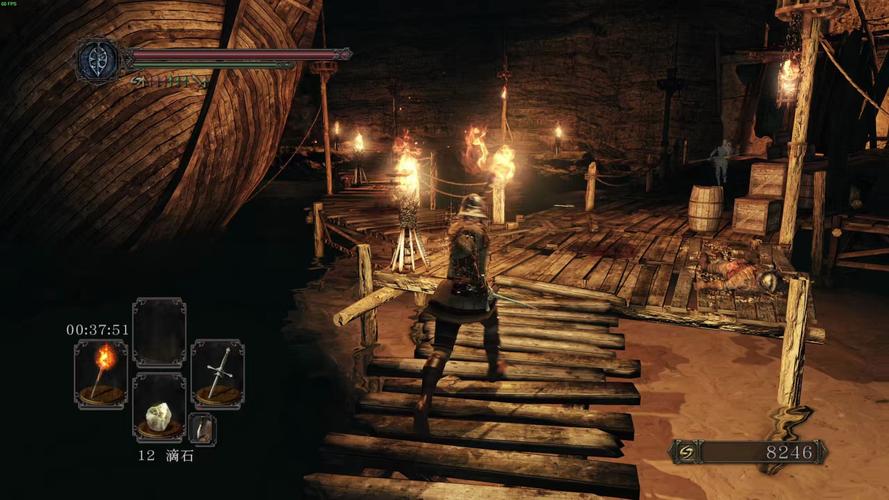Viewport: 889px width, 500px height.
Task: Click the covenant emblem beside the health bar
Action: [x=99, y=59]
